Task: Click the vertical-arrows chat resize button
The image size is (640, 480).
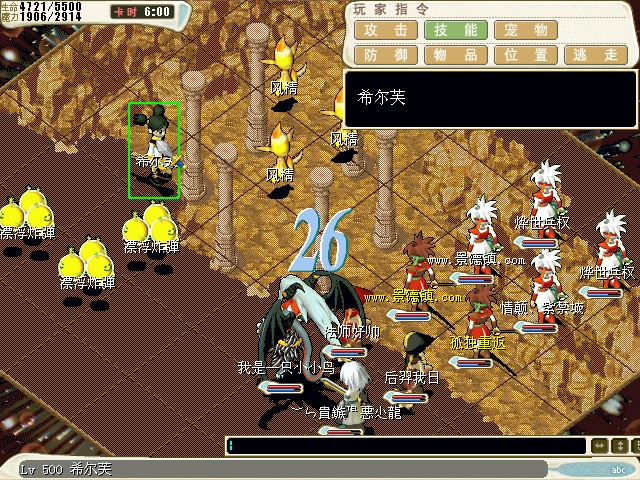Action: coord(618,446)
